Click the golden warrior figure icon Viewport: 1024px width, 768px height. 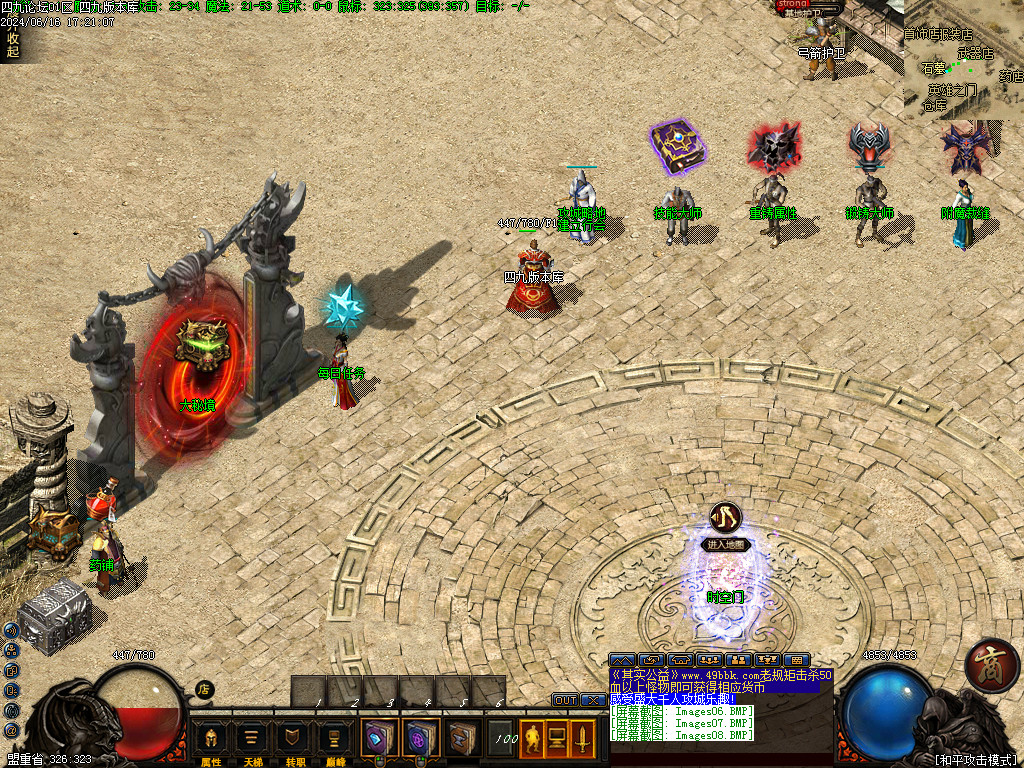click(532, 739)
